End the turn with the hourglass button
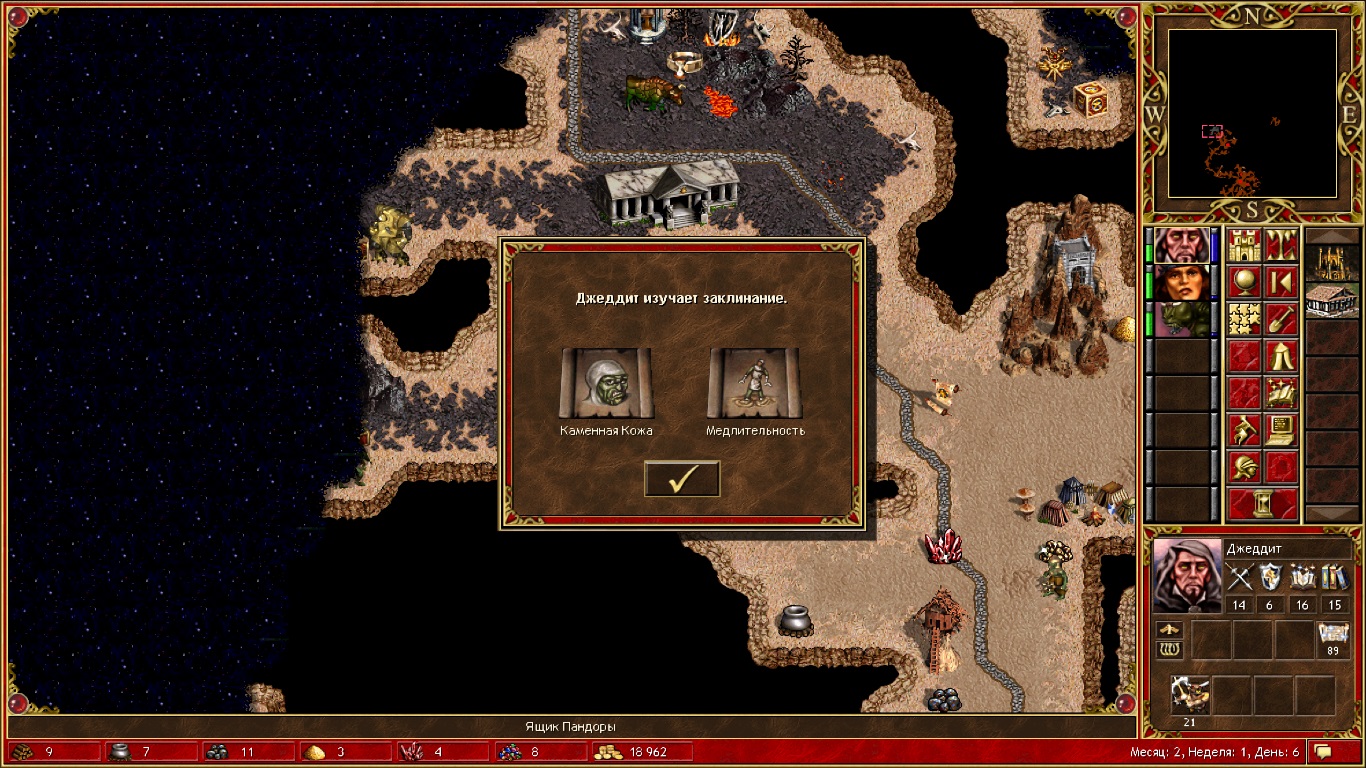1366x768 pixels. [1263, 503]
